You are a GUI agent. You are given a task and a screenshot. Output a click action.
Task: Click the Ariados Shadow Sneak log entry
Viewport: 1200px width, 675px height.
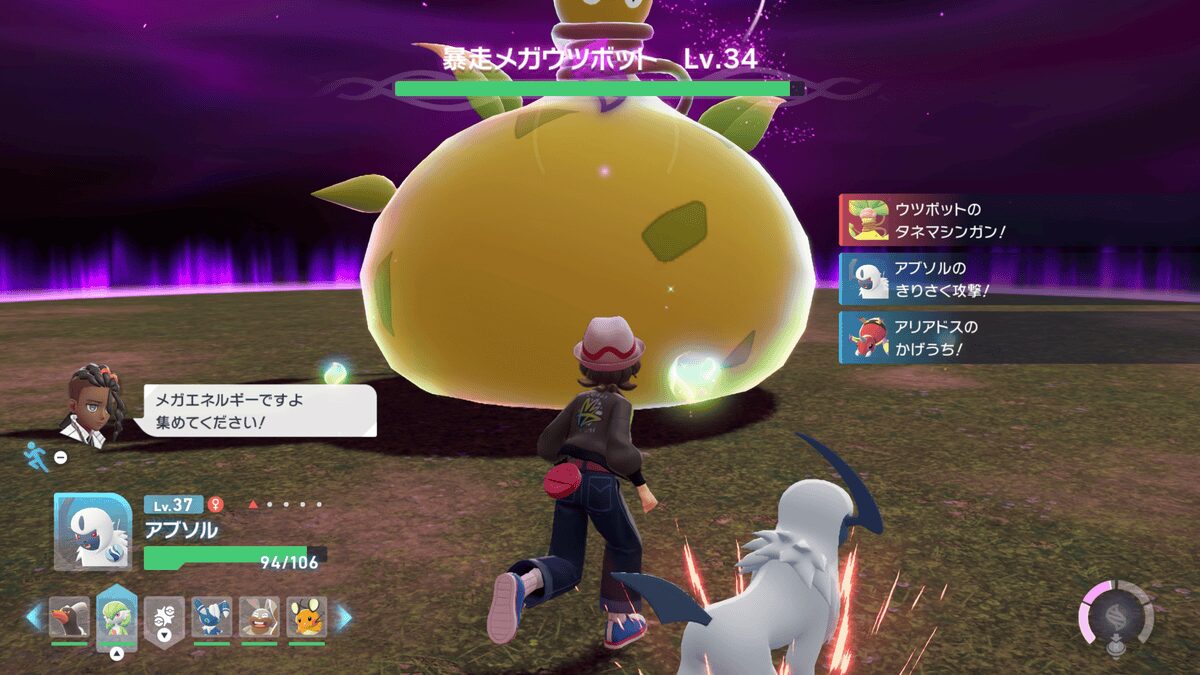(1018, 338)
